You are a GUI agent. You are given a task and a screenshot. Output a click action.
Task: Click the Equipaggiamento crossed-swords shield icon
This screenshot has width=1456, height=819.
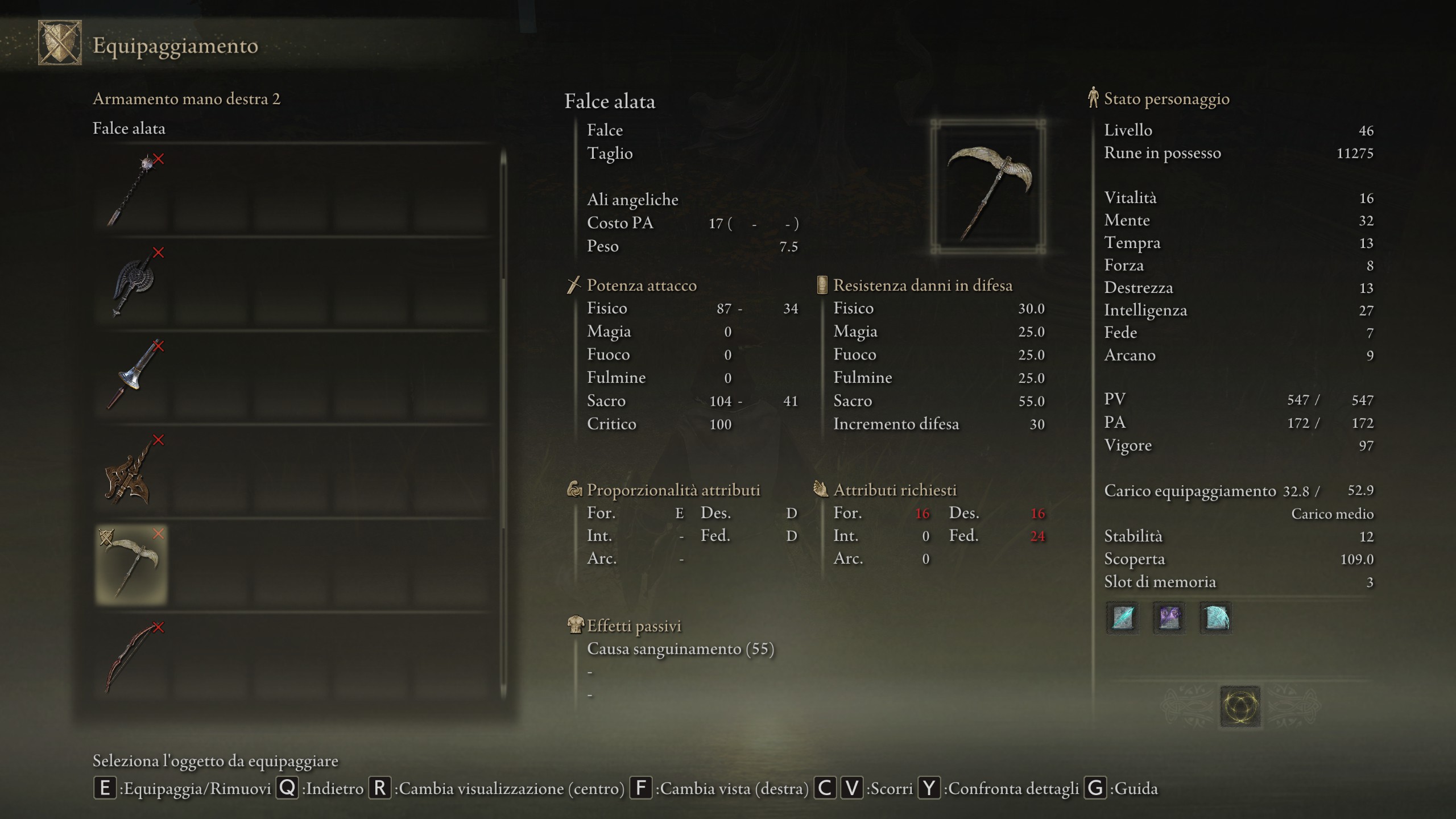point(60,43)
